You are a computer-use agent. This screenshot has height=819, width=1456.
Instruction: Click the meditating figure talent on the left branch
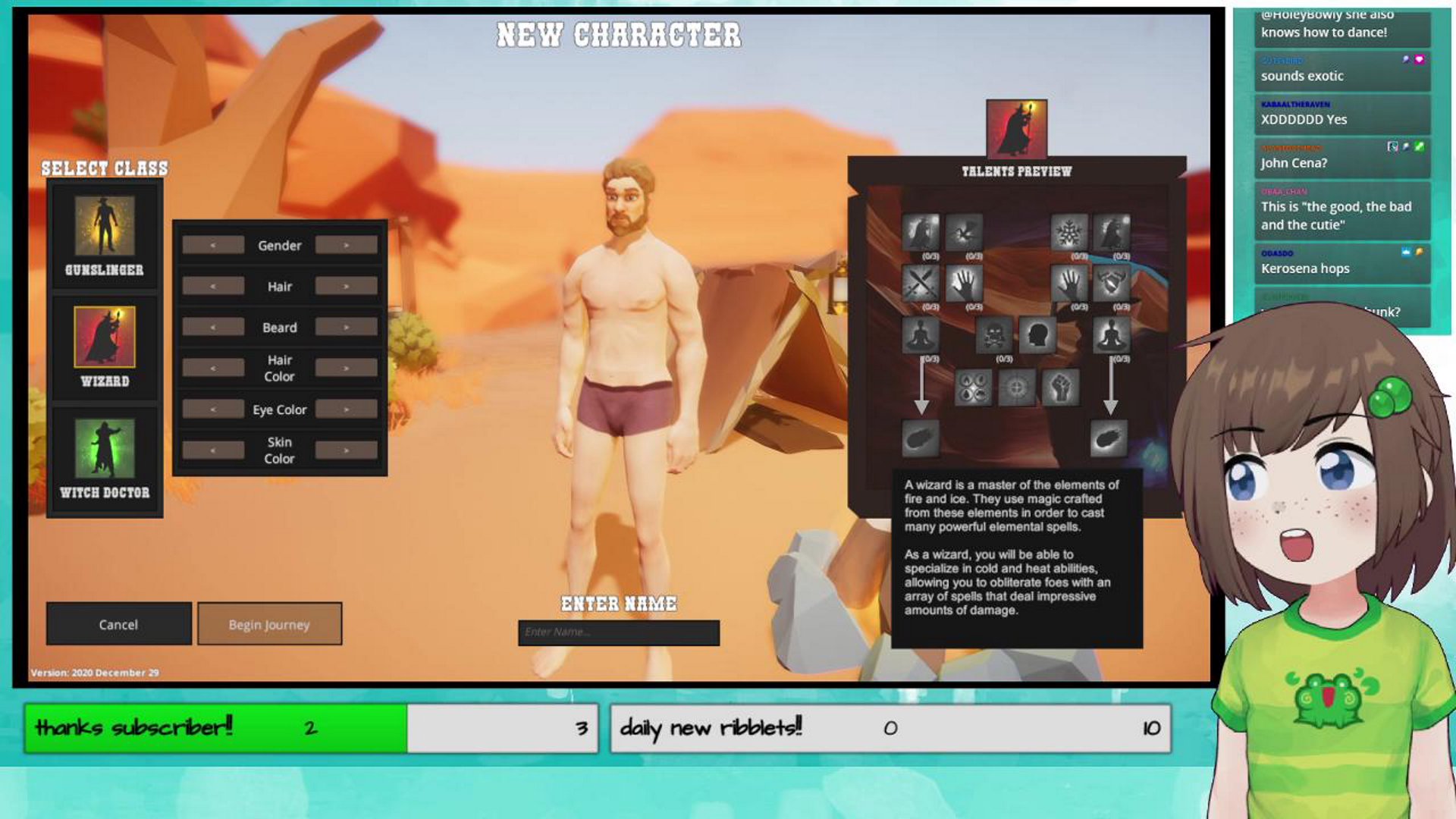pyautogui.click(x=919, y=335)
